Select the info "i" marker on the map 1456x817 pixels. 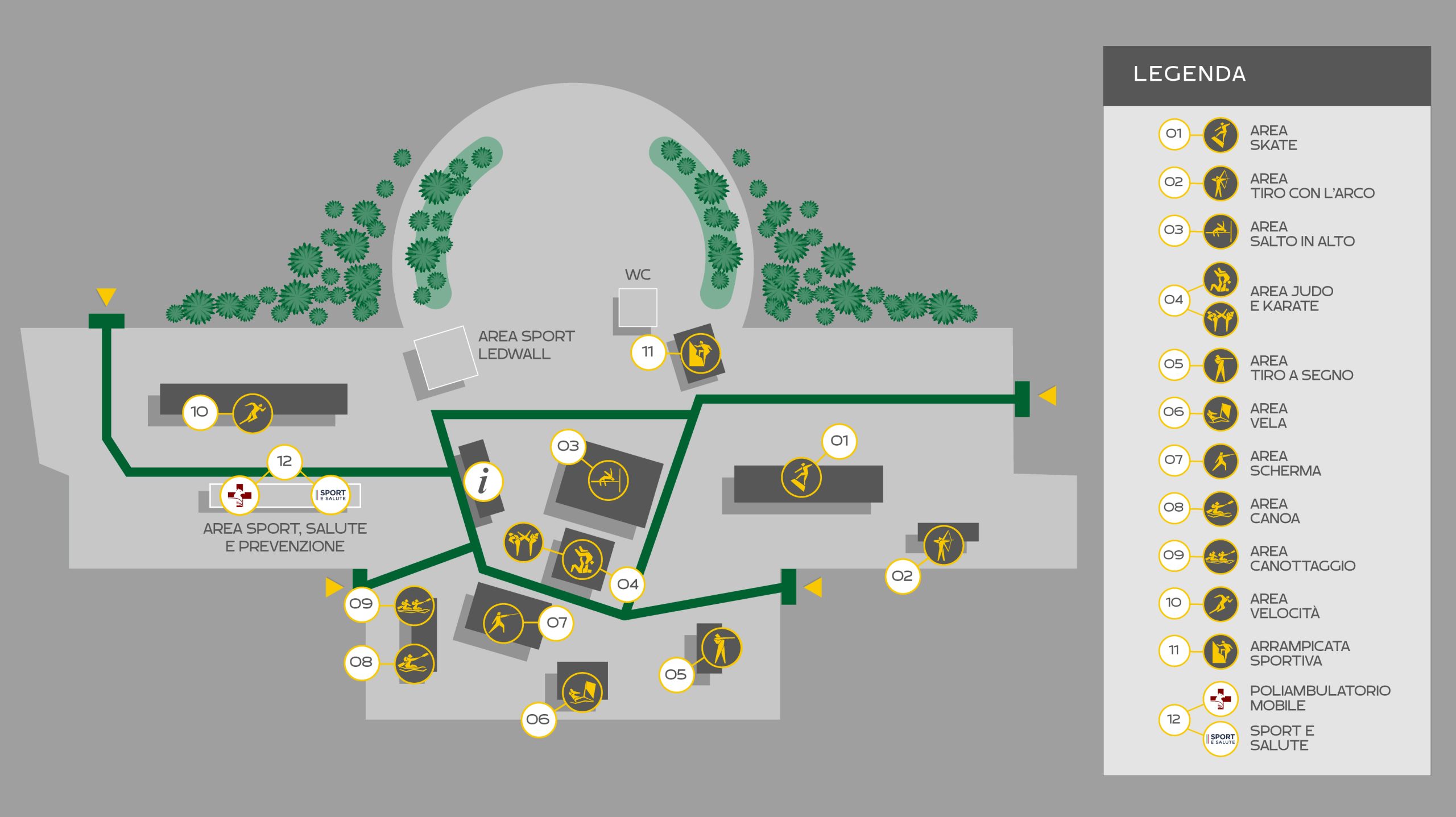click(x=483, y=481)
